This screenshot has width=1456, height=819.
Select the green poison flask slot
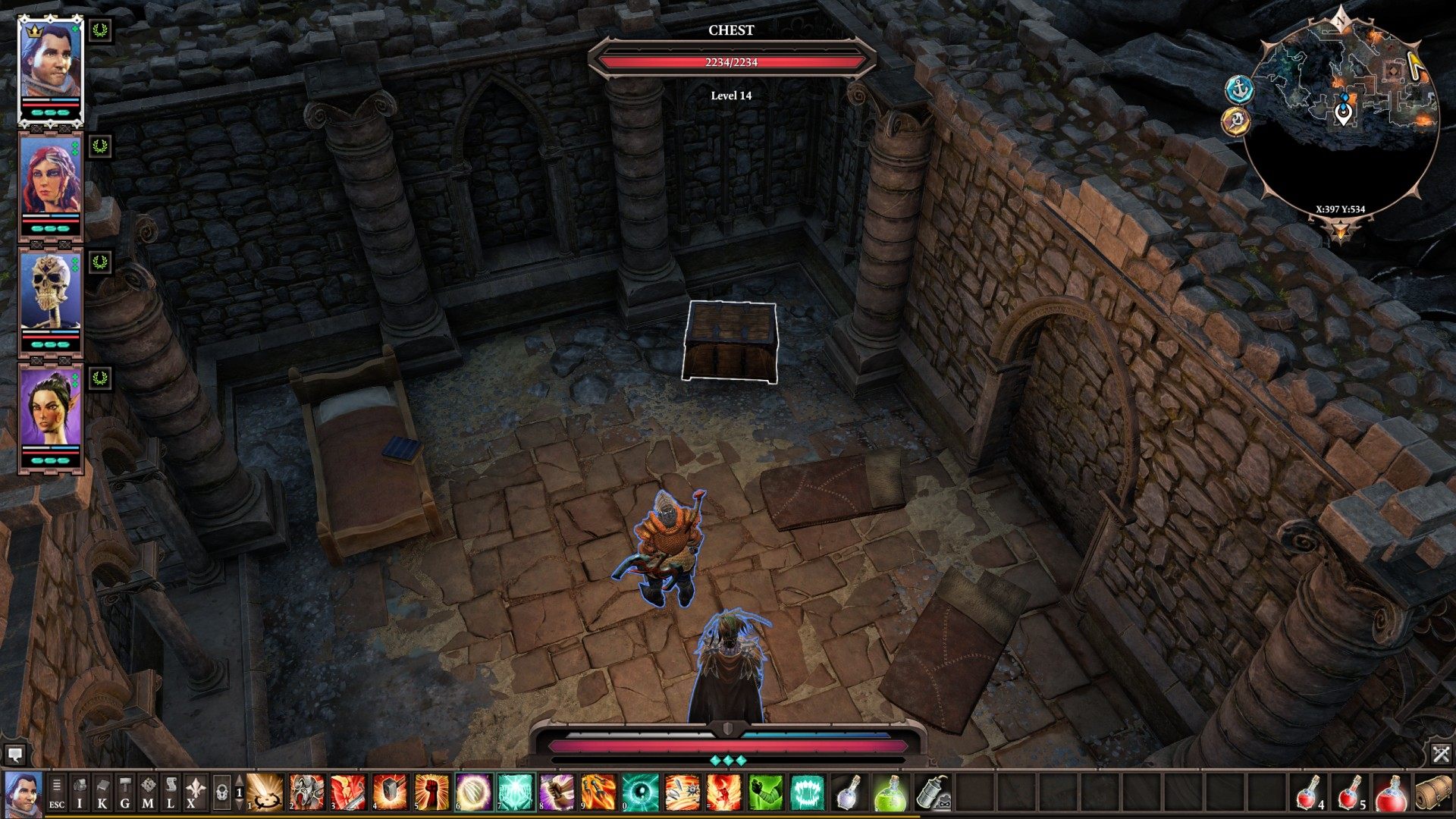[890, 792]
